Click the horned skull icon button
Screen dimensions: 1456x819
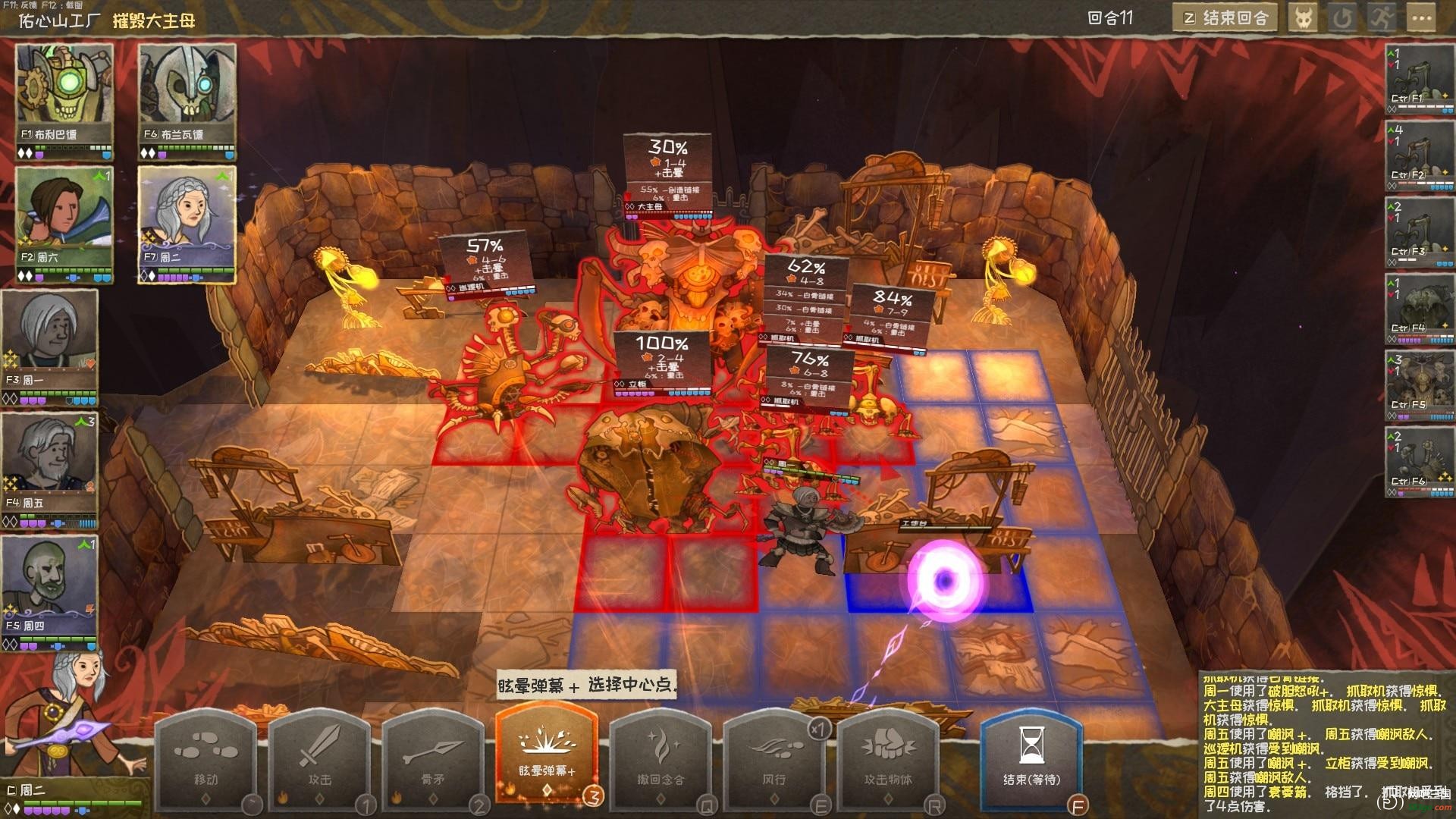[x=1303, y=18]
